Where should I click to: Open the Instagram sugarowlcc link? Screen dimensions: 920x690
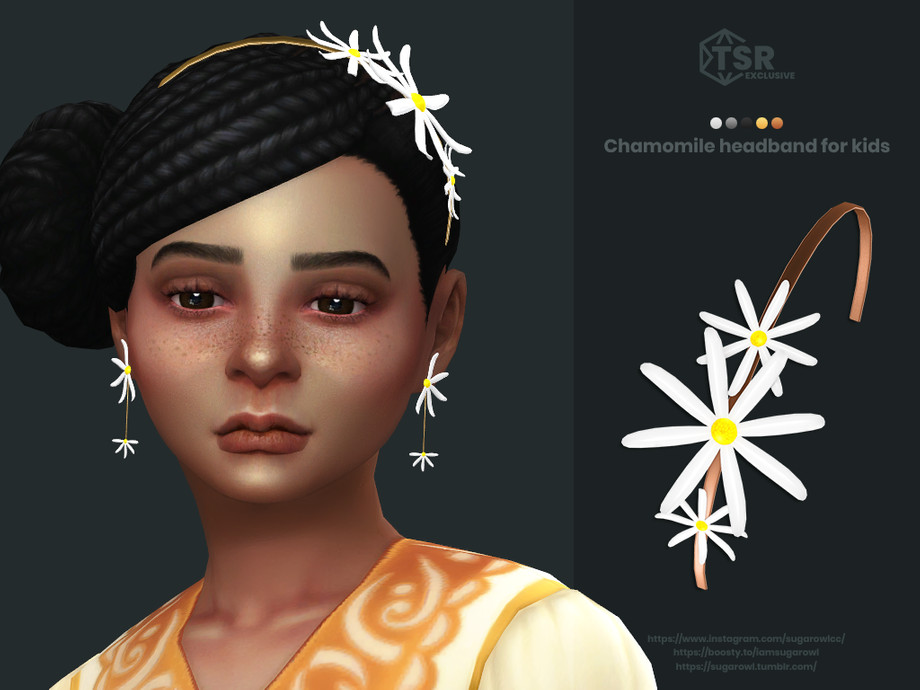pyautogui.click(x=746, y=638)
